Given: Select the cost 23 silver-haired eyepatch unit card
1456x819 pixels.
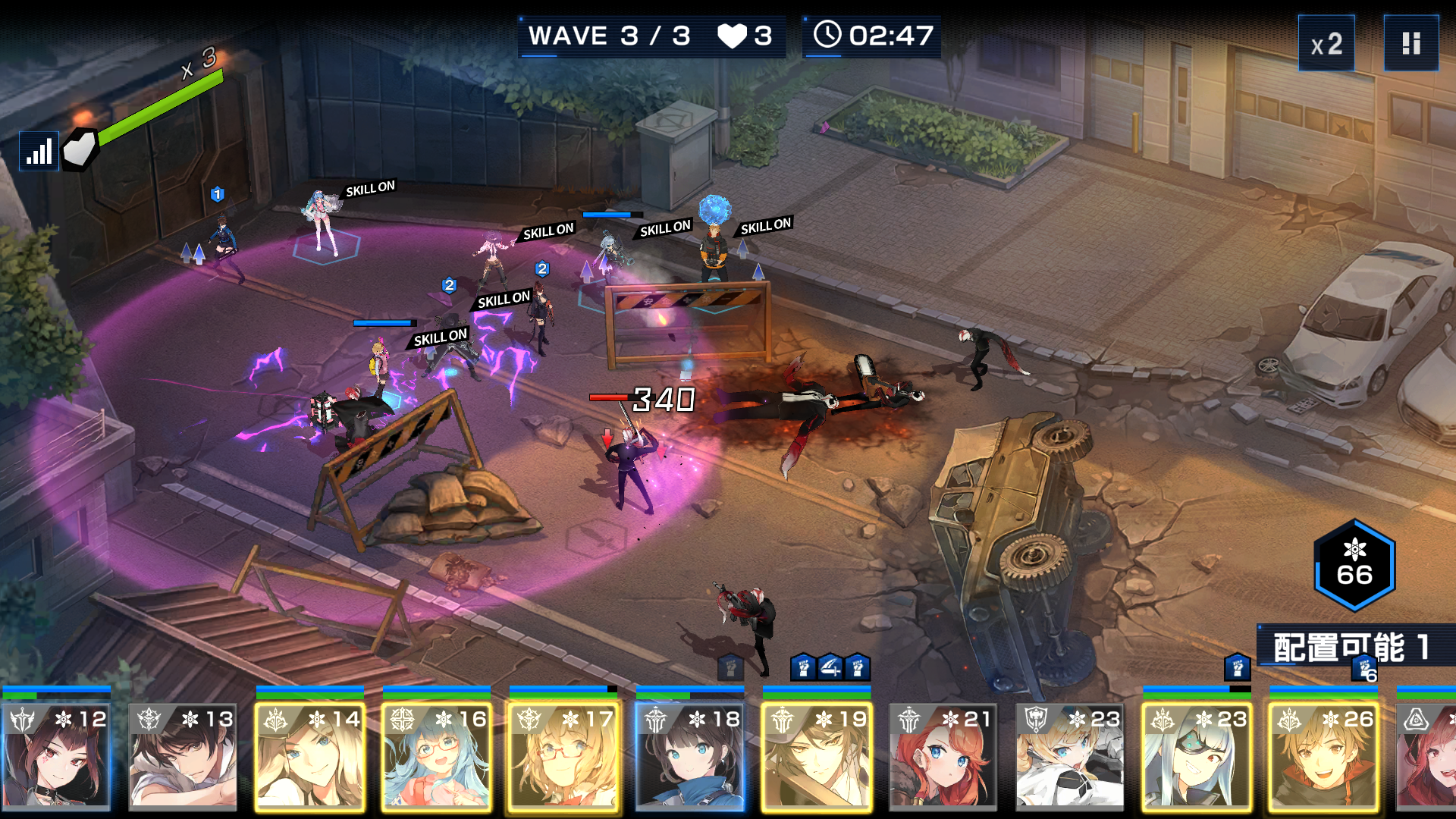Looking at the screenshot, I should tap(1196, 756).
